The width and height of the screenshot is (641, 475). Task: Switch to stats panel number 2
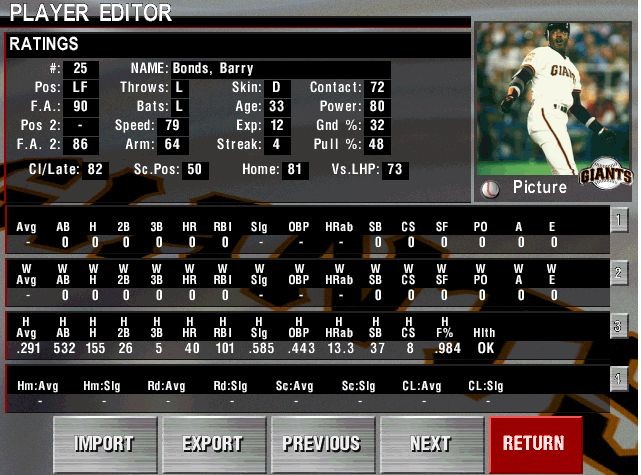coord(620,272)
